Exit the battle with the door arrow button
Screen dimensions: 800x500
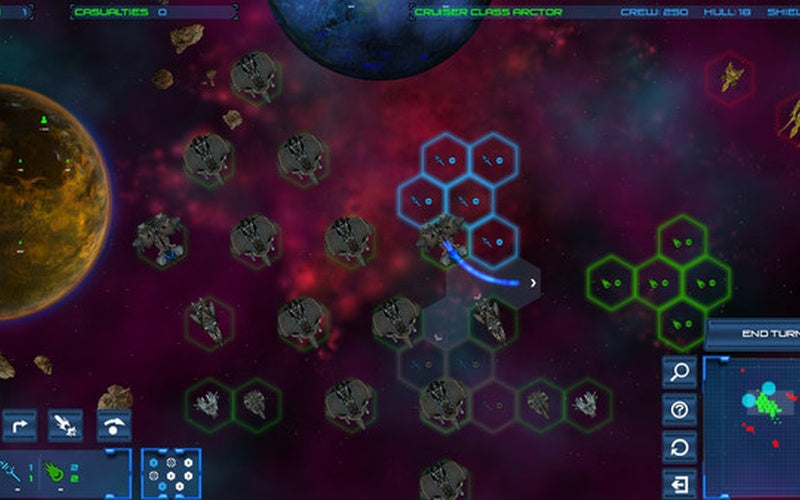click(680, 482)
